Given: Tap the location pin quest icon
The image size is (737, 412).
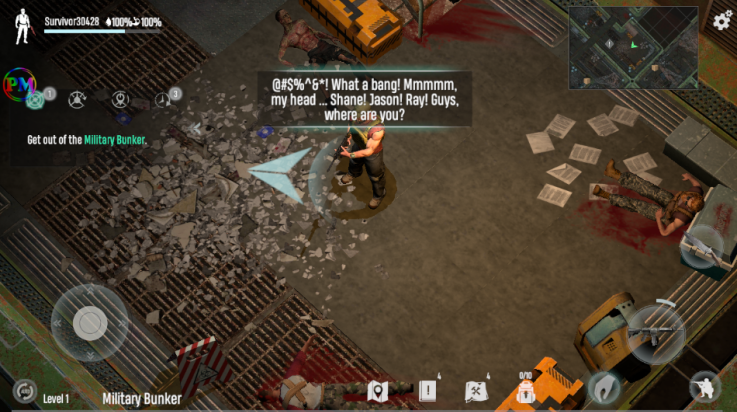Looking at the screenshot, I should [x=121, y=99].
